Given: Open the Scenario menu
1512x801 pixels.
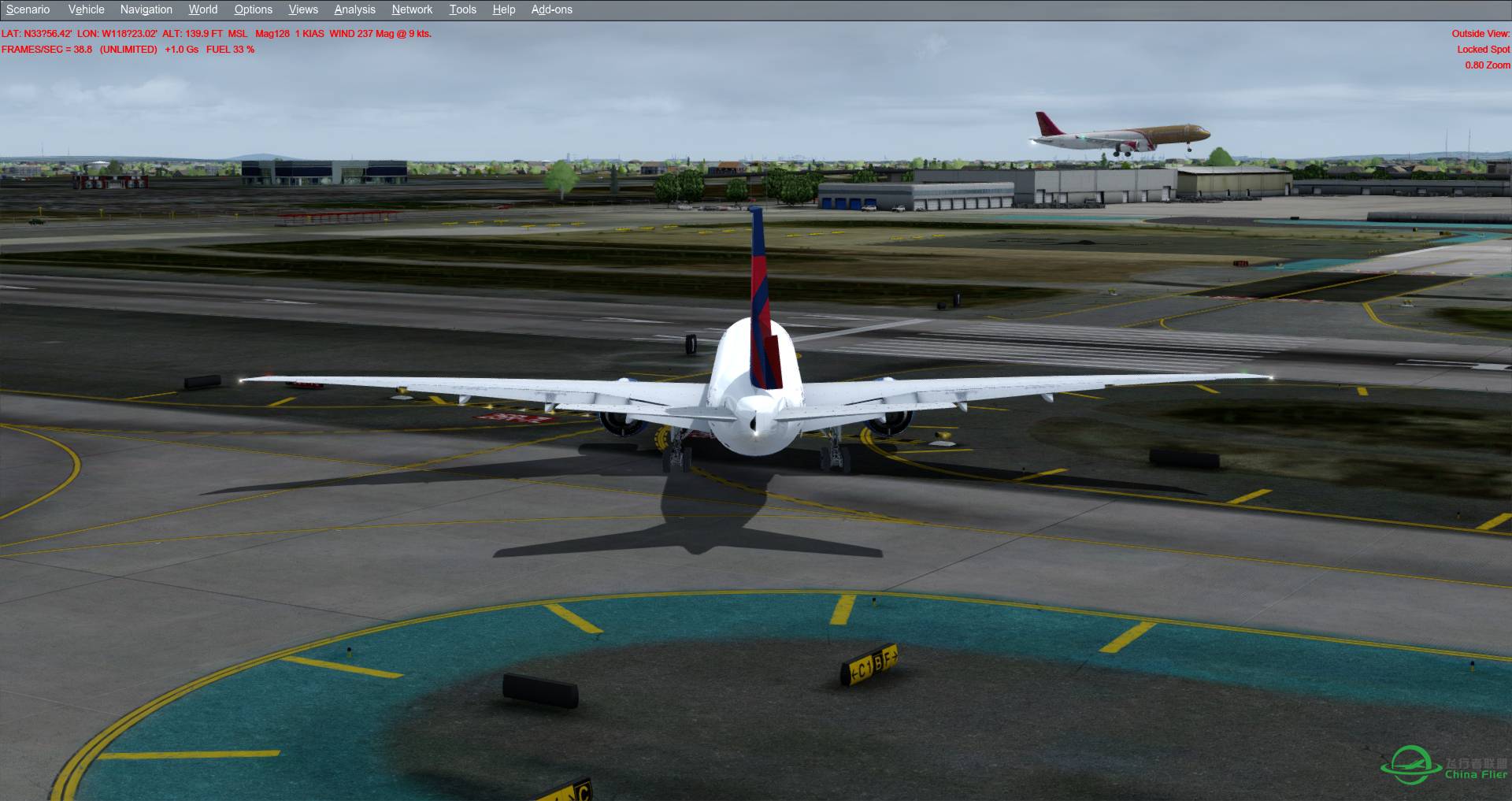Looking at the screenshot, I should [x=26, y=9].
